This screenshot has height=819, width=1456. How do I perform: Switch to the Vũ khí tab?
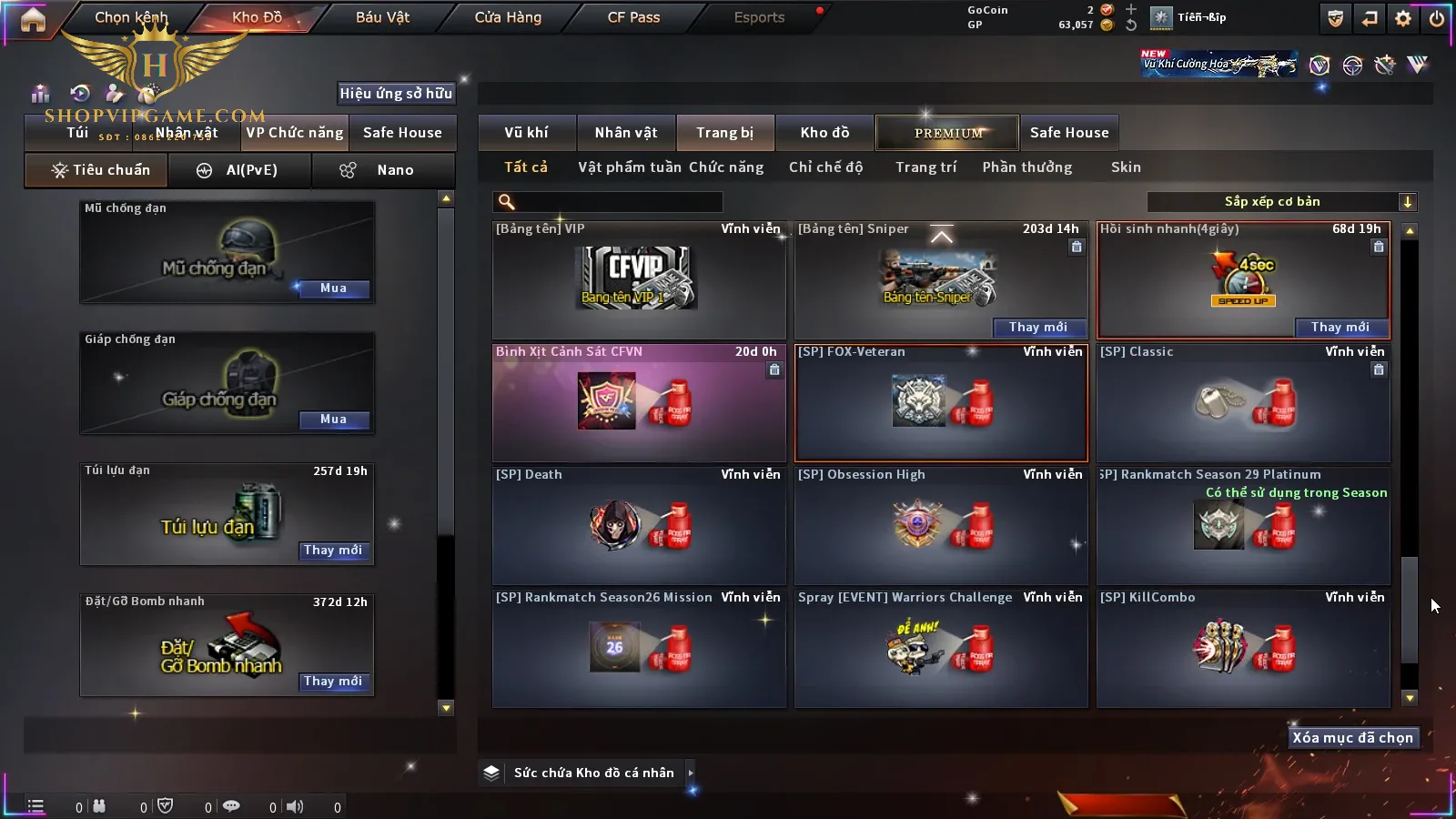[x=526, y=133]
